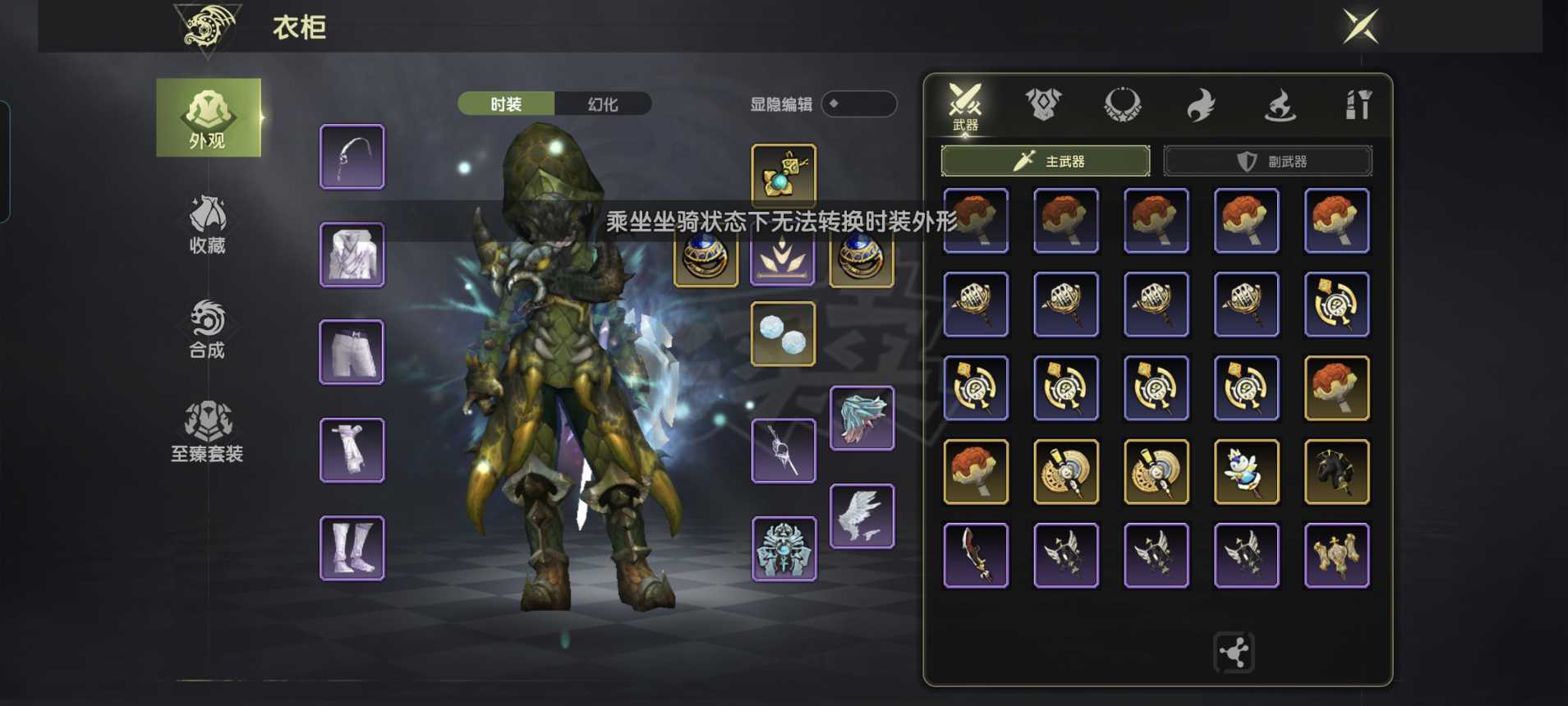
Task: Open the necklace accessory category
Action: pos(1122,103)
